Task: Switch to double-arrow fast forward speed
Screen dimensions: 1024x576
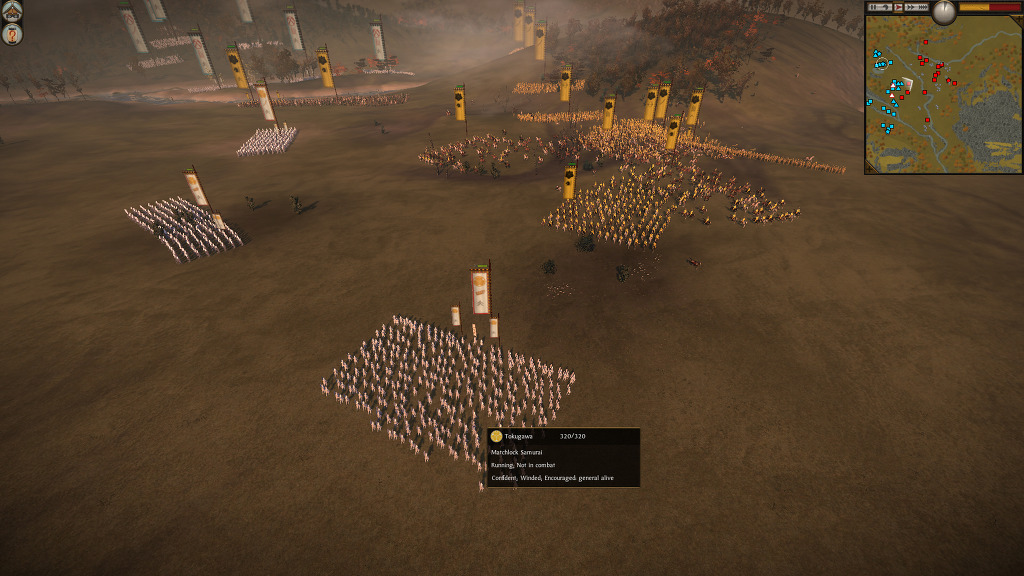Action: [910, 7]
